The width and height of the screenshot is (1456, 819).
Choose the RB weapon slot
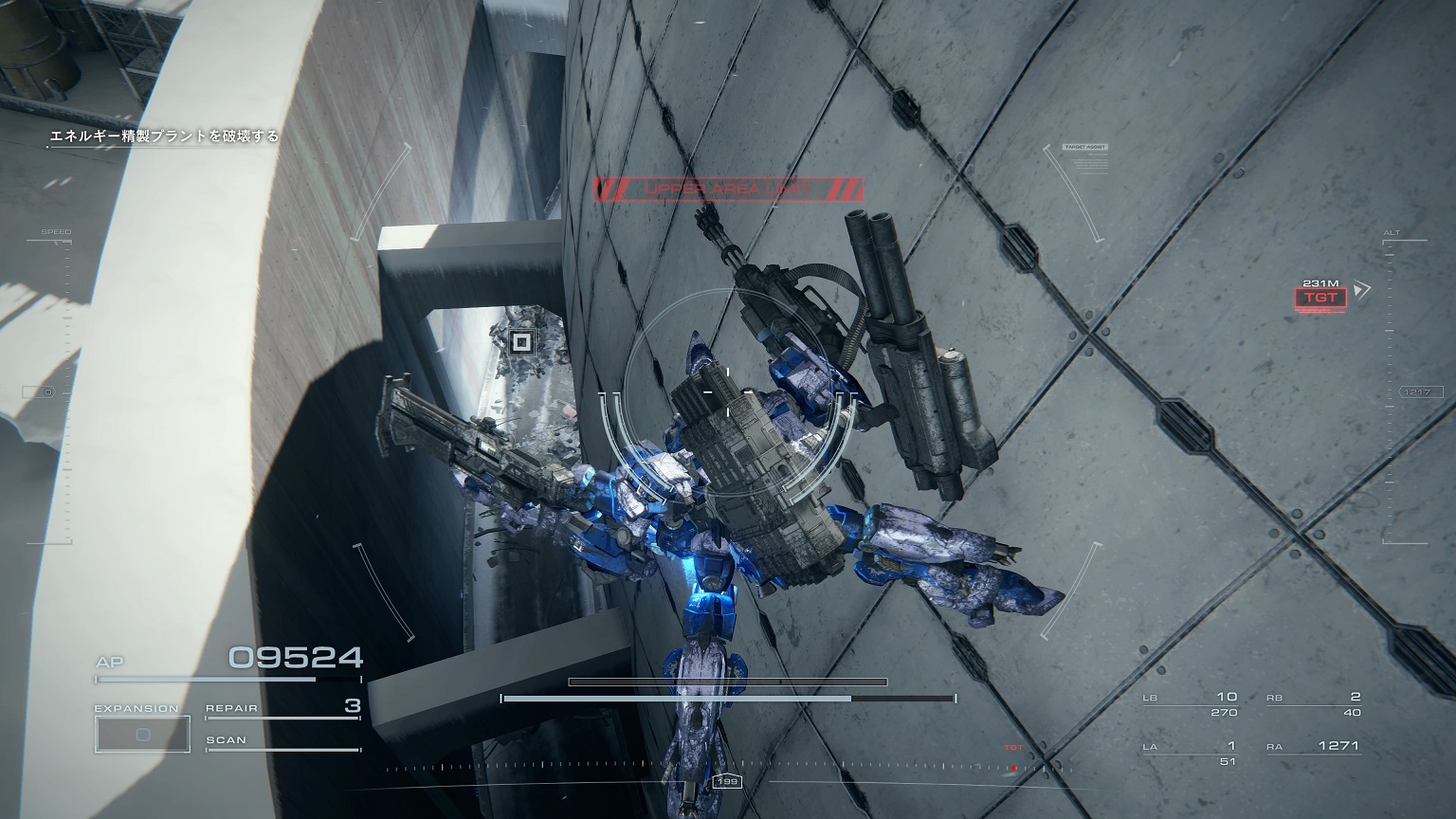[x=1314, y=703]
